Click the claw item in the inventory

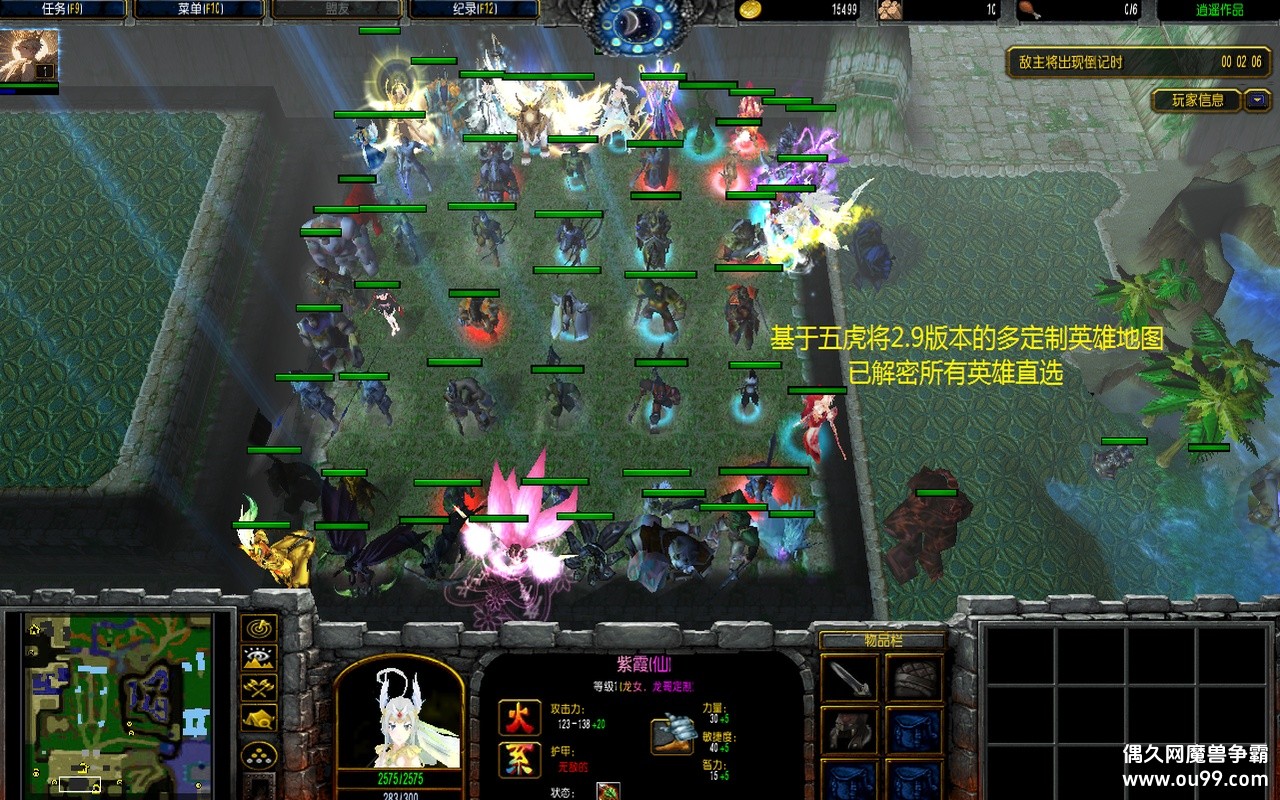[850, 730]
